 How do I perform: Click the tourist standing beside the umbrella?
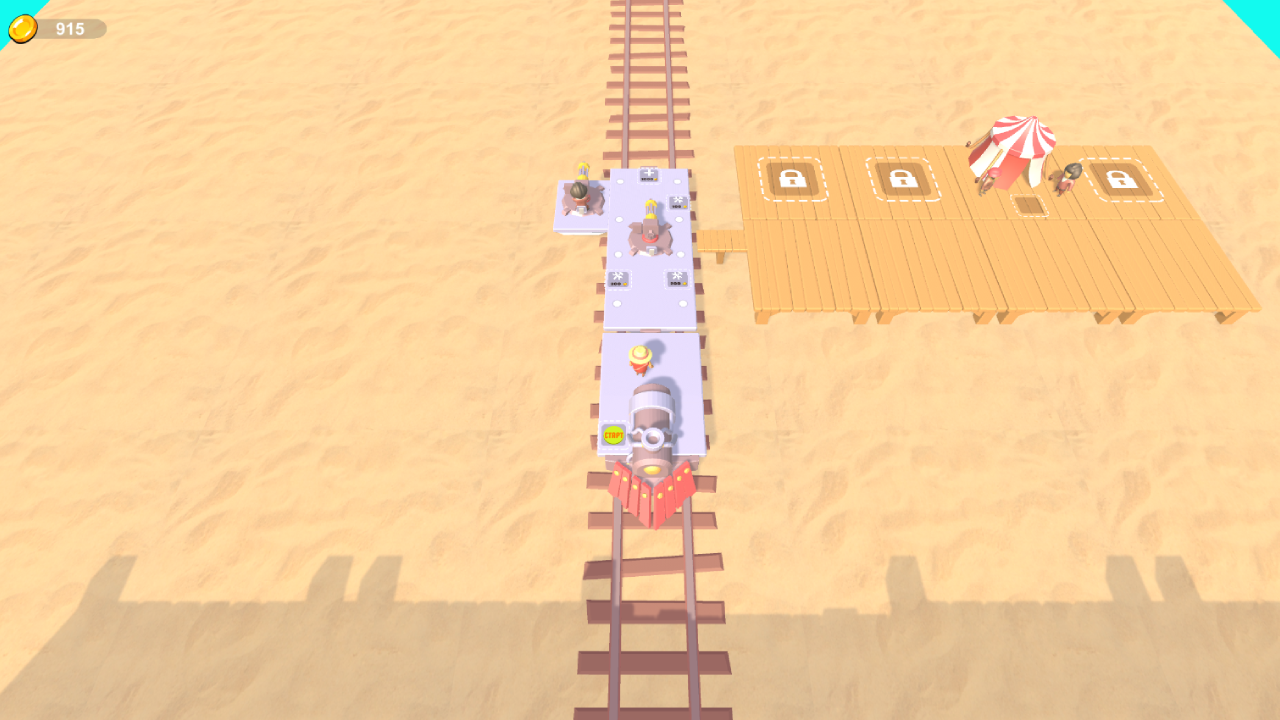tap(1067, 180)
